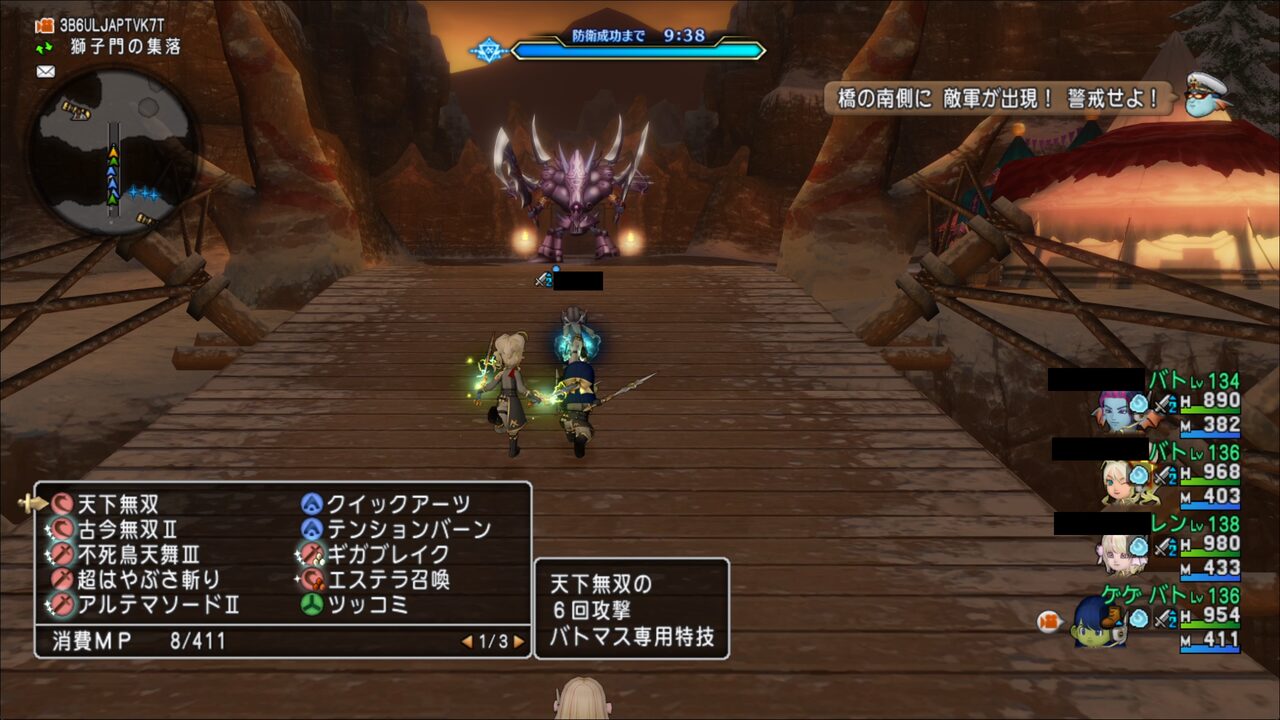Image resolution: width=1280 pixels, height=720 pixels.
Task: Click the circular minimap
Action: (x=112, y=152)
